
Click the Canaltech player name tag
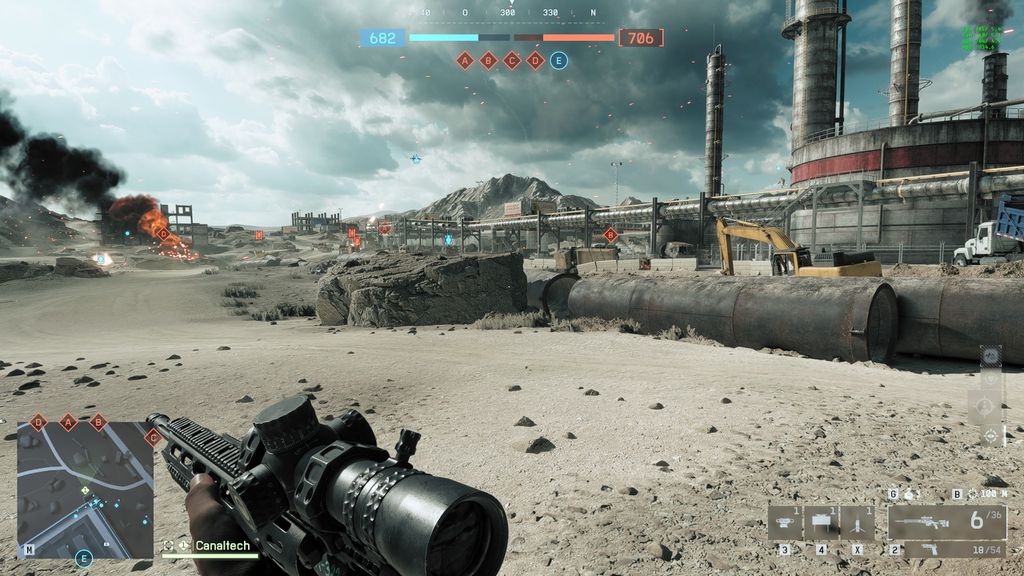[x=222, y=546]
